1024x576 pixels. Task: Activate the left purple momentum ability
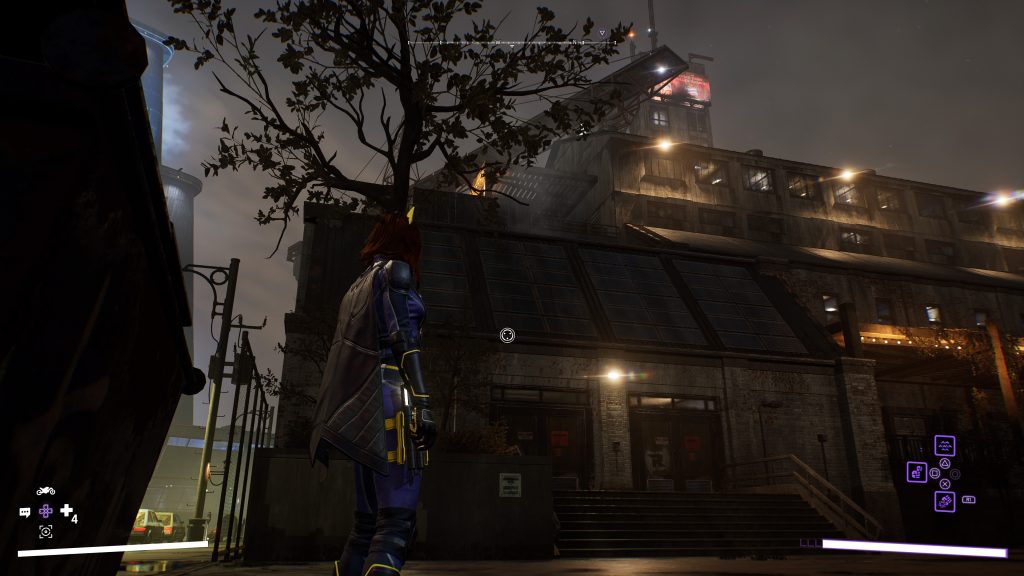pos(917,472)
